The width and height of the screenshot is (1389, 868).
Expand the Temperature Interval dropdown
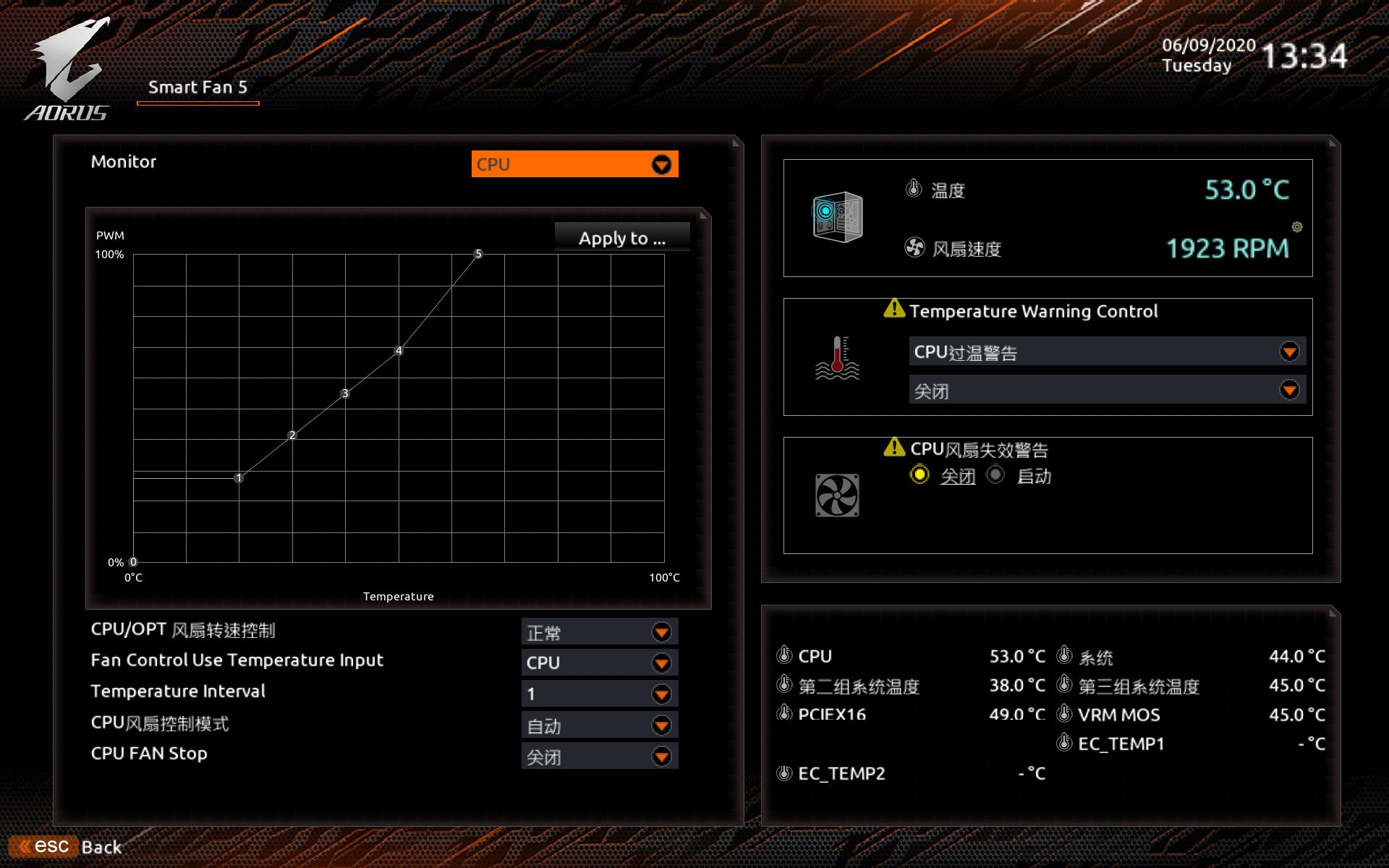(x=598, y=693)
